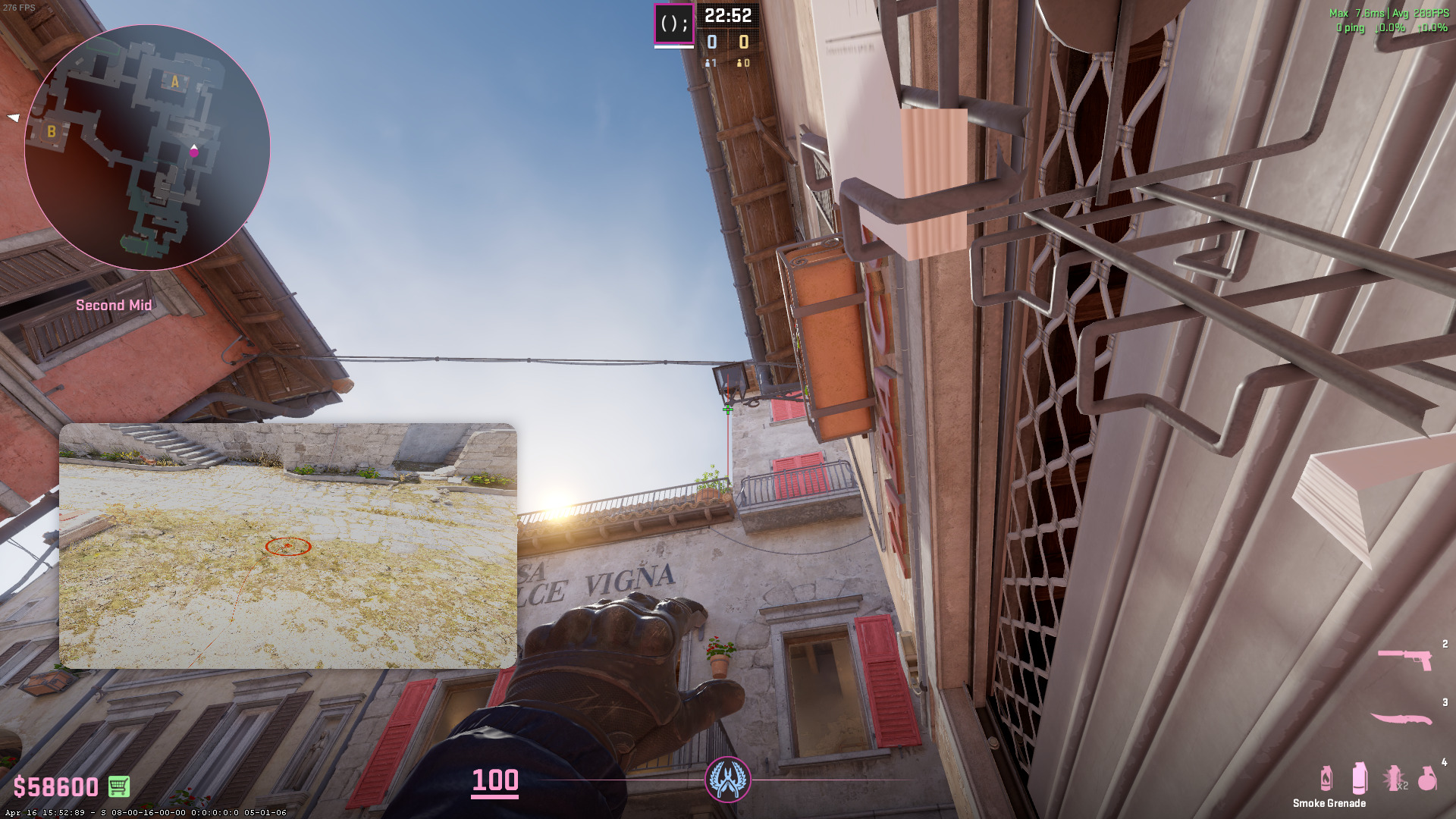Click the Counter-Terrorist team emblem
Viewport: 1456px width, 819px height.
[x=728, y=779]
